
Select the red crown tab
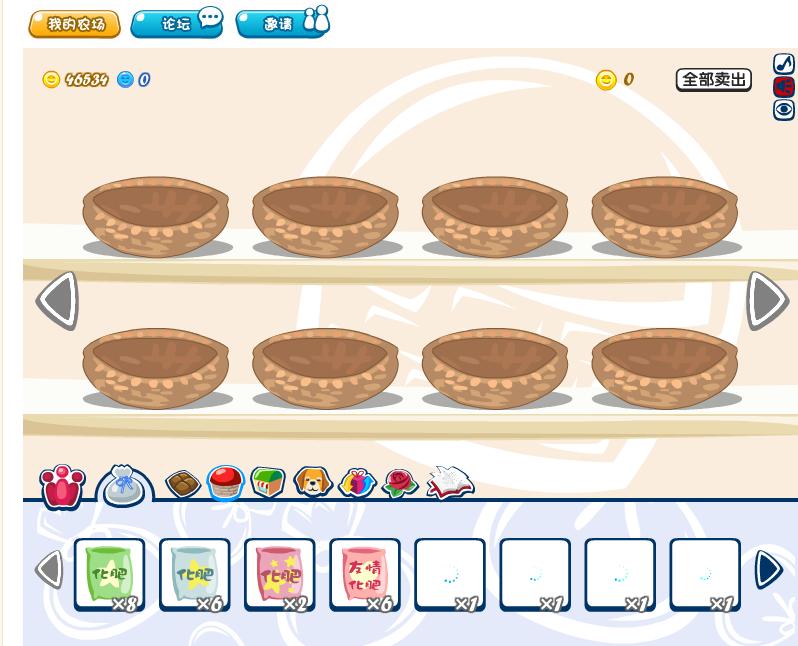point(62,486)
